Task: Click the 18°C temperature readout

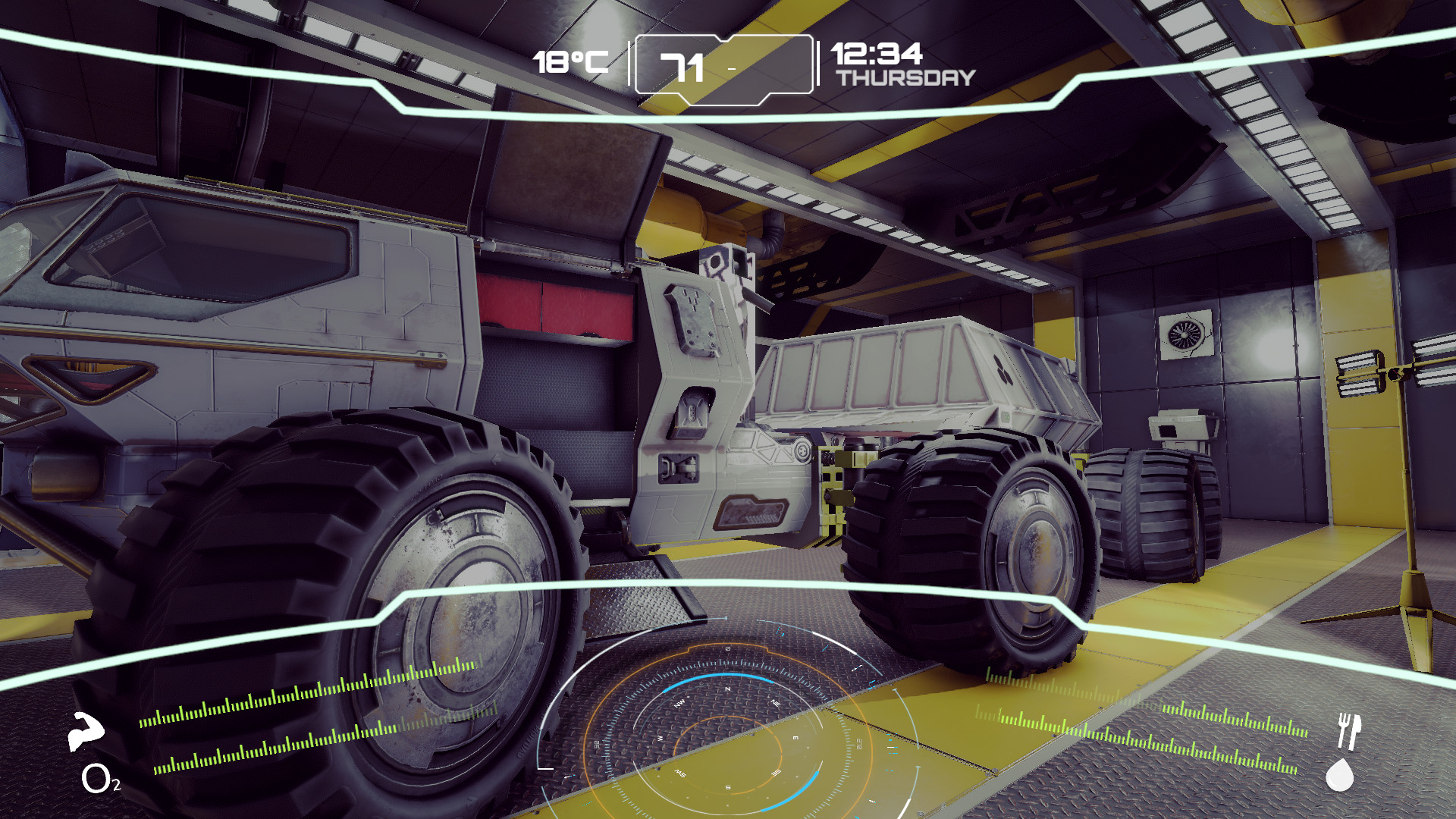Action: pyautogui.click(x=571, y=62)
